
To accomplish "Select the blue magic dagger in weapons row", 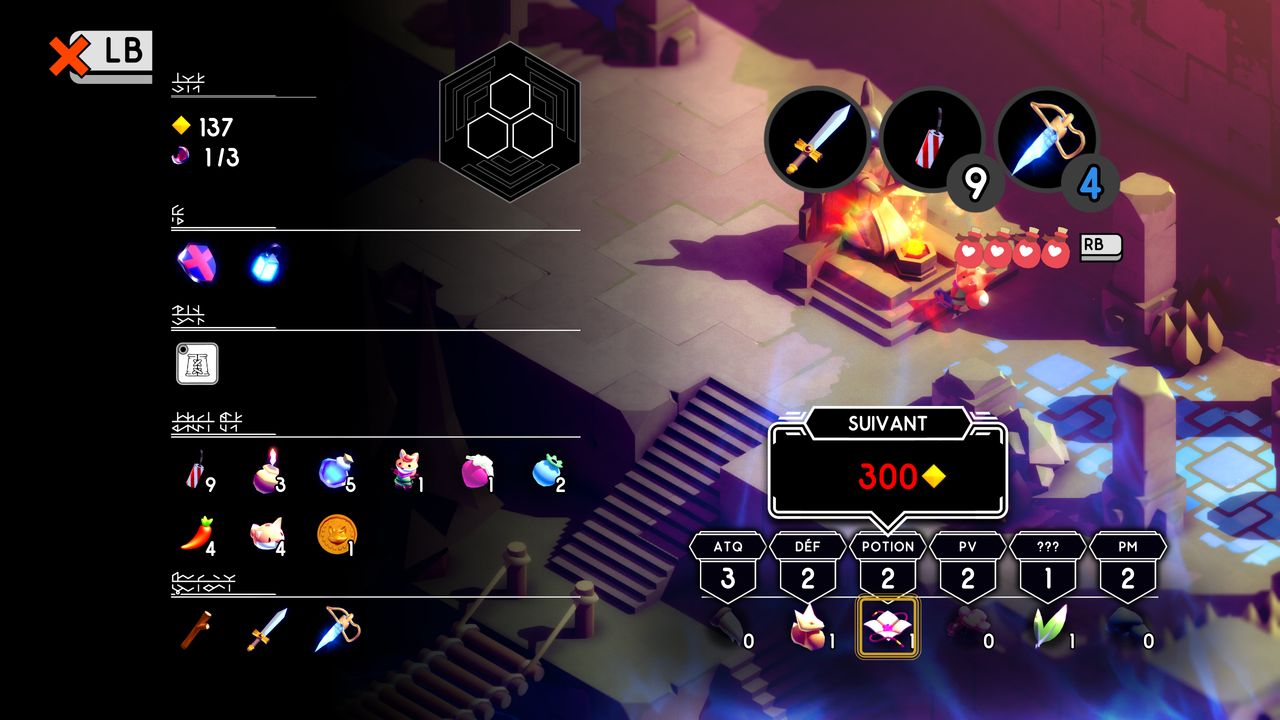I will 337,630.
